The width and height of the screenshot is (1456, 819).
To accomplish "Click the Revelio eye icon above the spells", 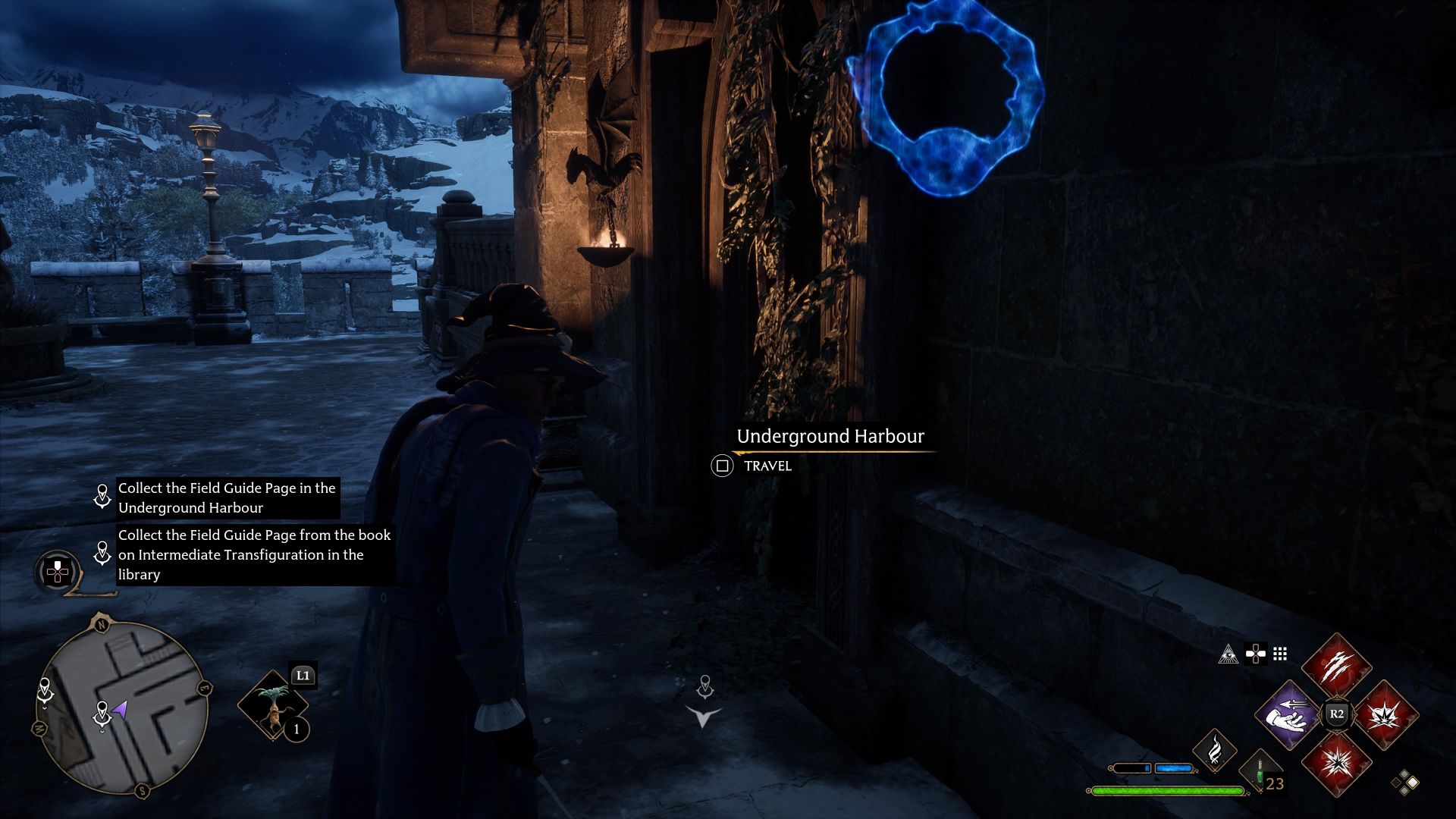I will [1228, 654].
